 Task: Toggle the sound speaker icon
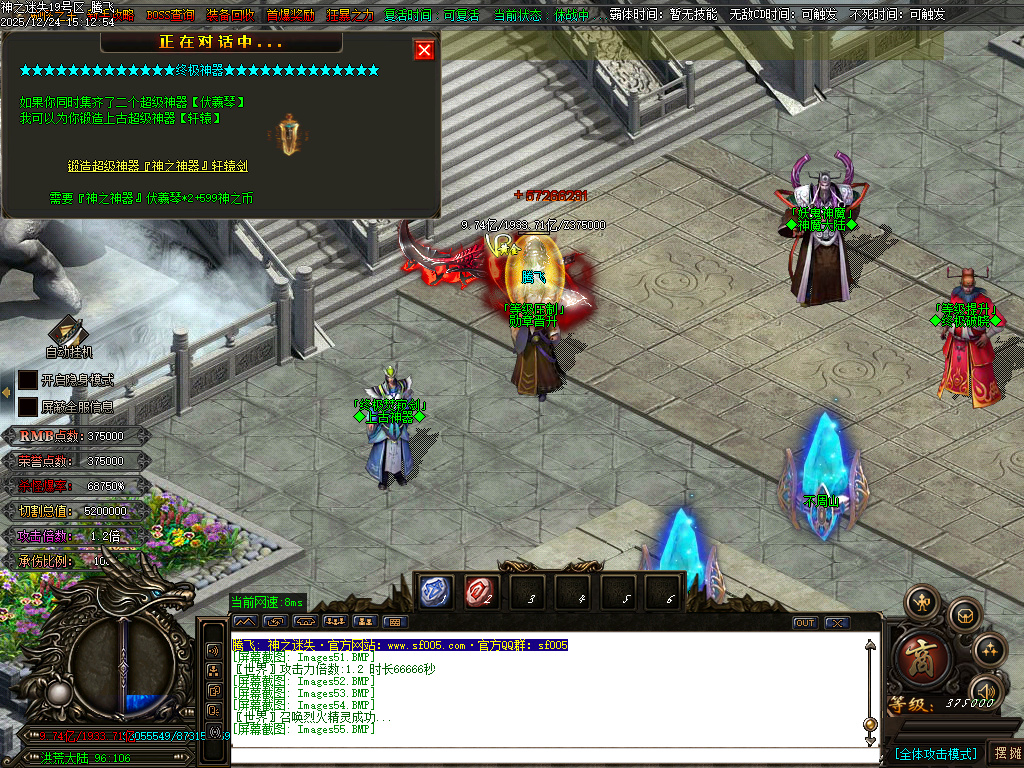pyautogui.click(x=987, y=691)
